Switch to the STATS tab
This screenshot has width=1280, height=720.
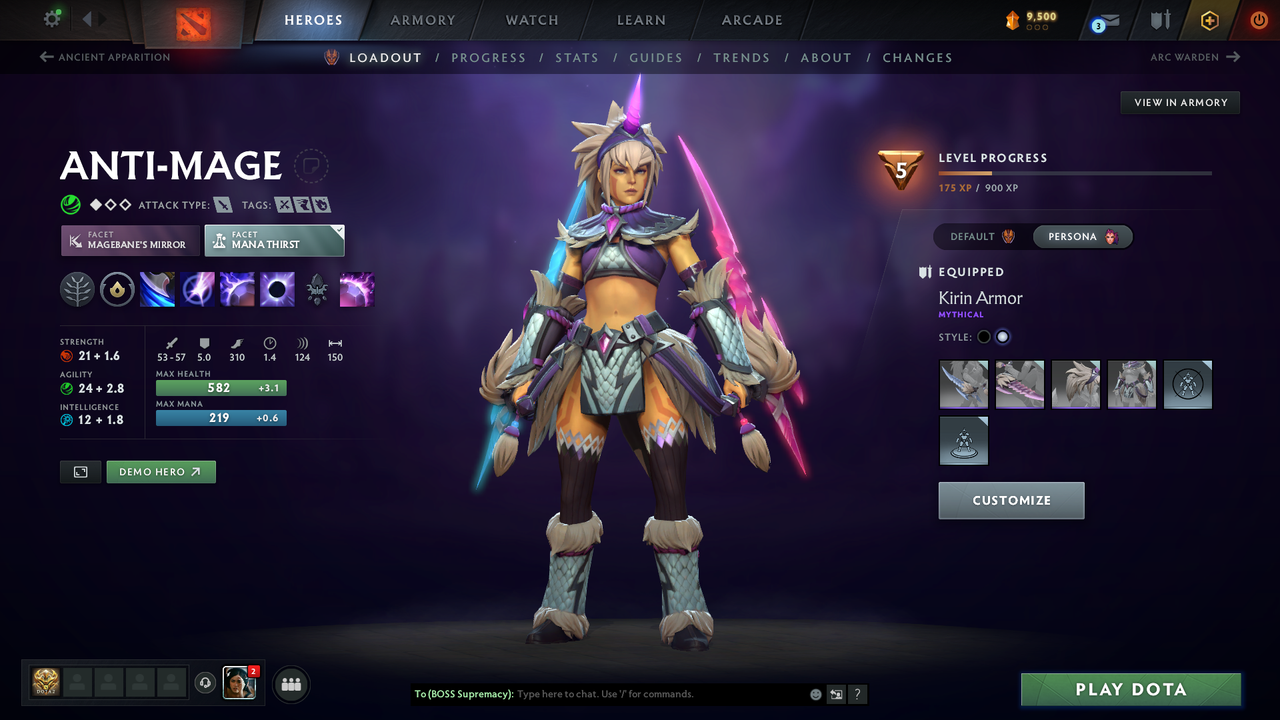[x=577, y=58]
